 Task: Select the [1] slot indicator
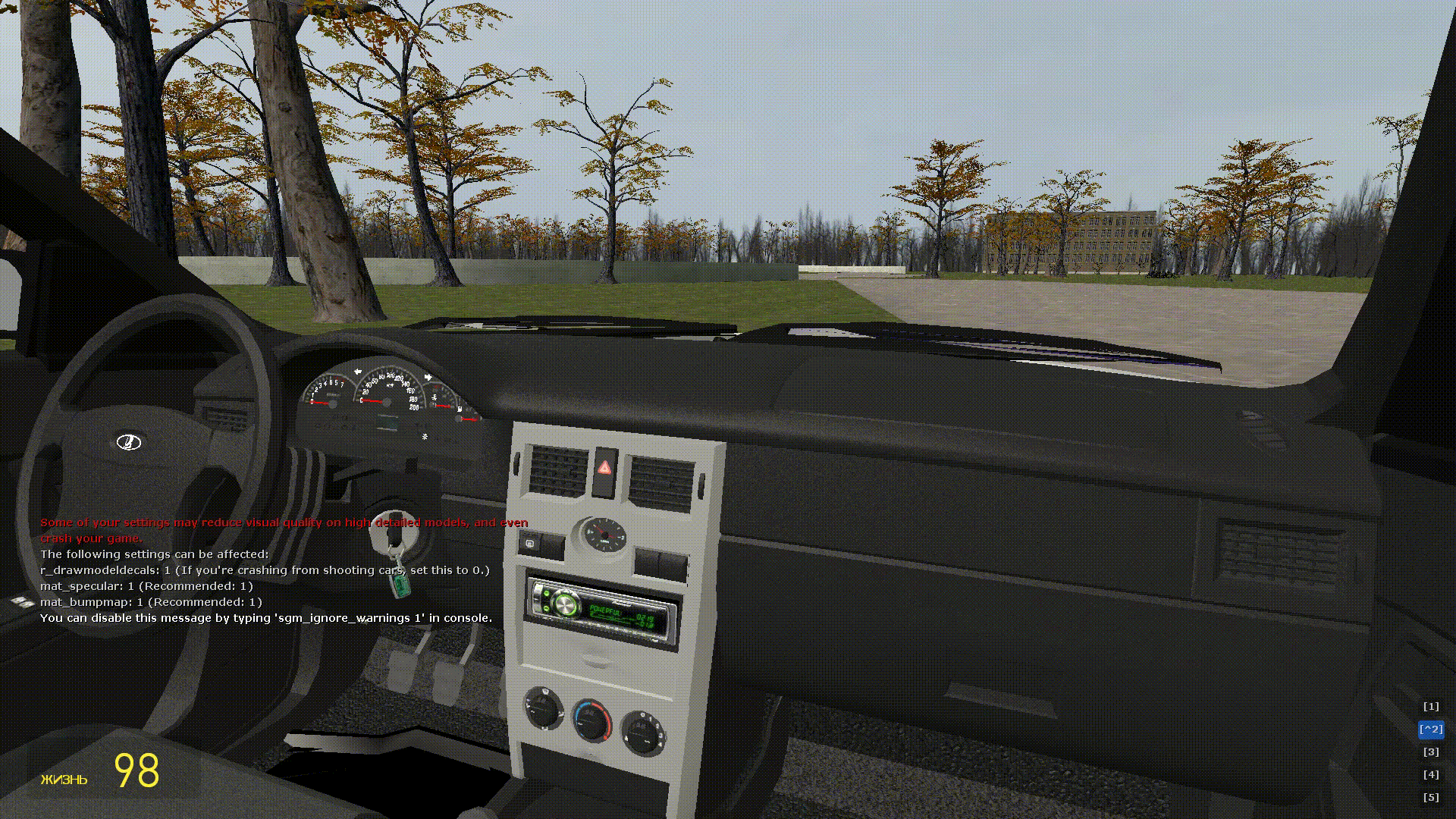point(1430,707)
